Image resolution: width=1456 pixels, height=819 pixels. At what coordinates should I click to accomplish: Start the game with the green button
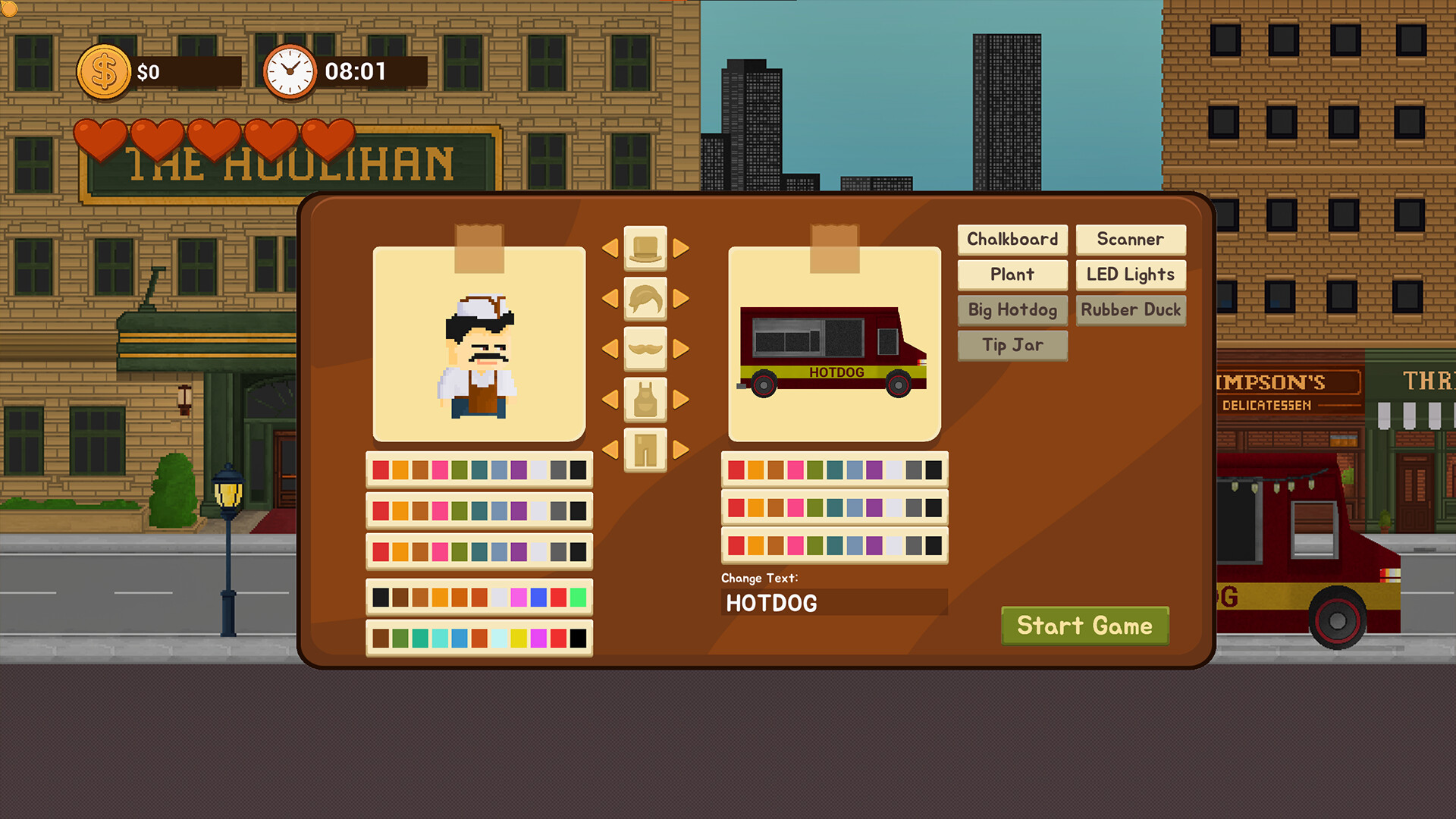1084,626
